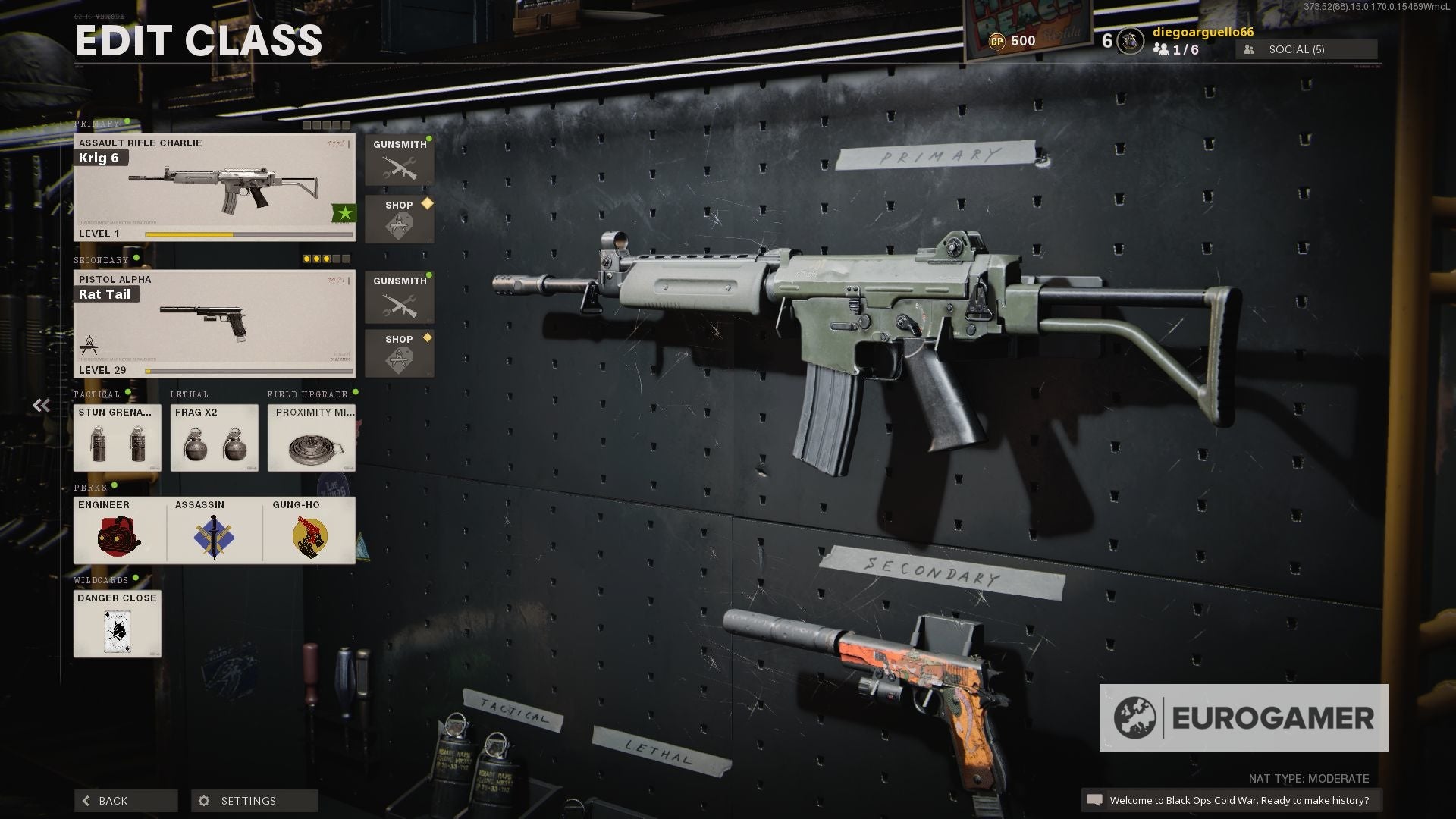
Task: Open the Shop for the primary weapon
Action: pyautogui.click(x=399, y=219)
